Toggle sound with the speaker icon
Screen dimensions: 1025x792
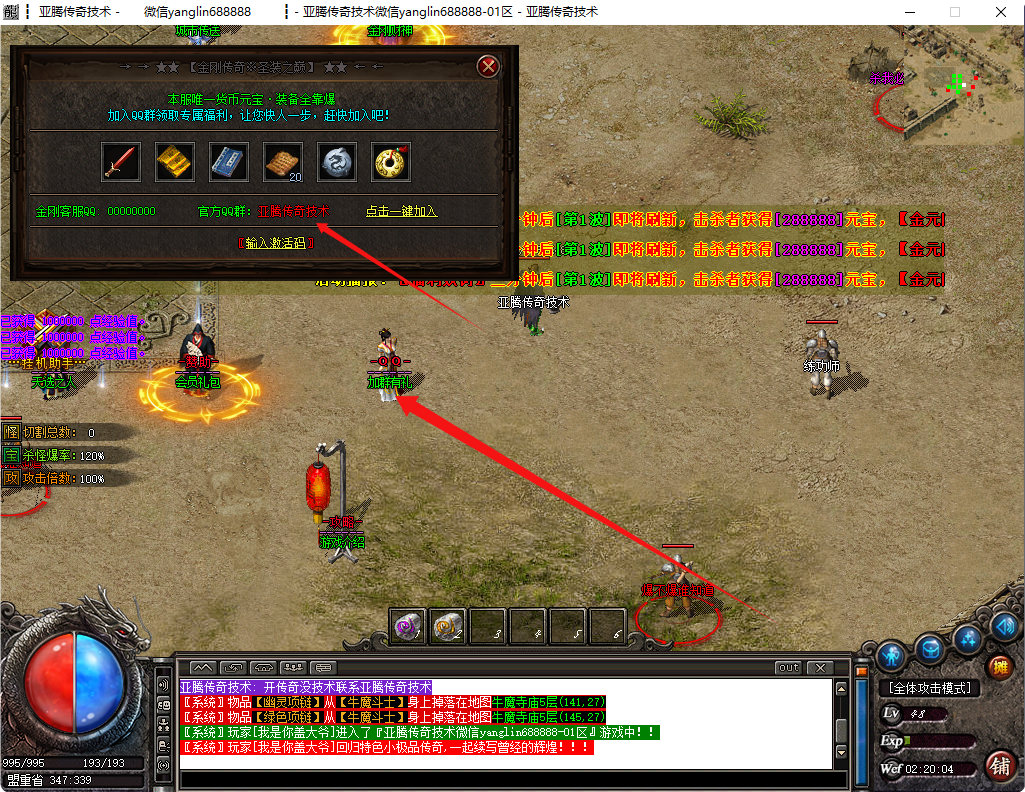pyautogui.click(x=1004, y=626)
